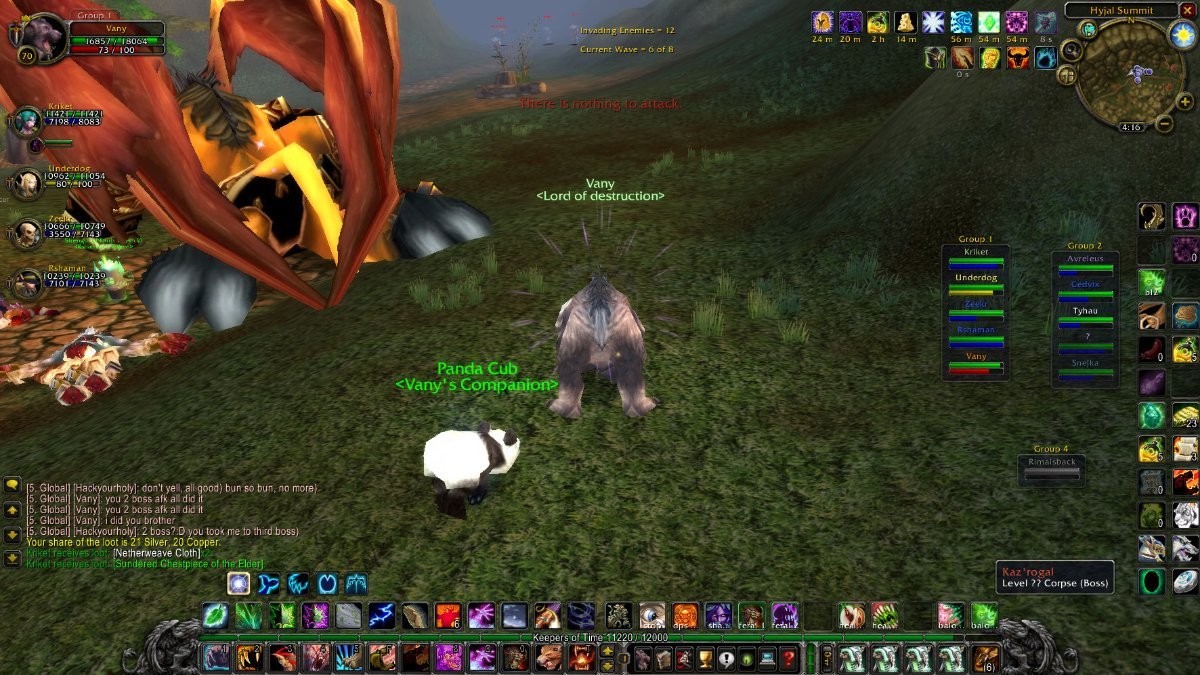
Task: Open the calendar sun icon by the minimap
Action: [x=1182, y=36]
